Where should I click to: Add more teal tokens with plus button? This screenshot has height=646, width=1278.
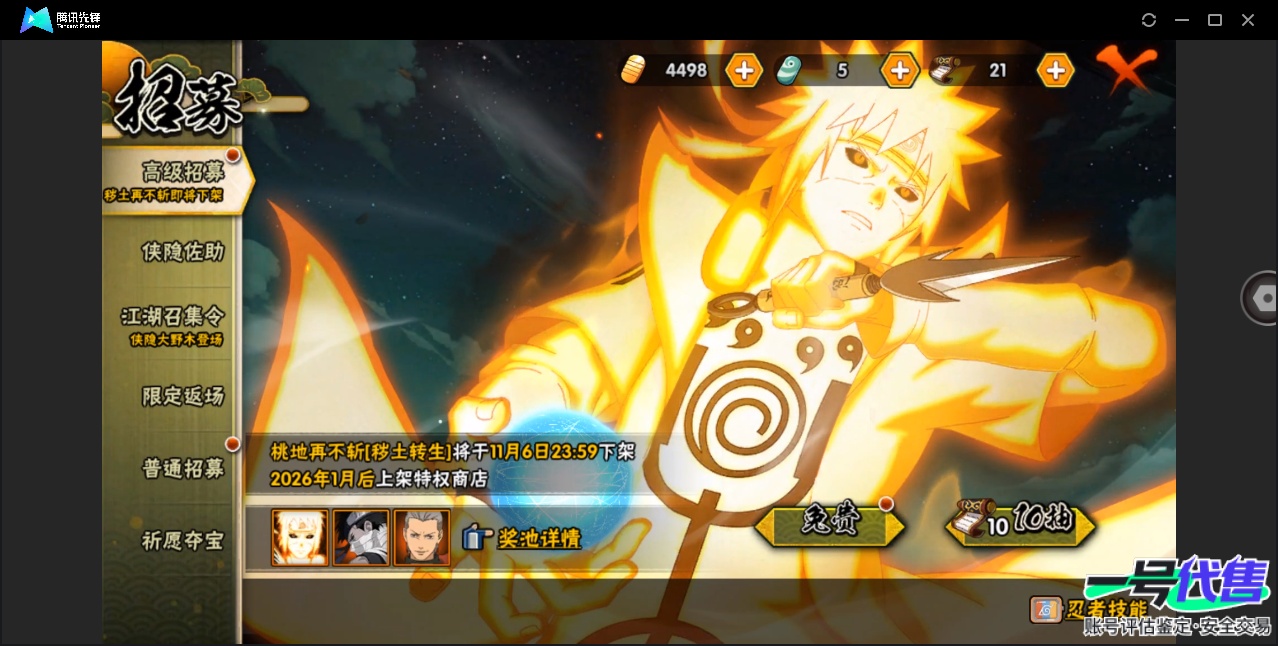pos(899,70)
